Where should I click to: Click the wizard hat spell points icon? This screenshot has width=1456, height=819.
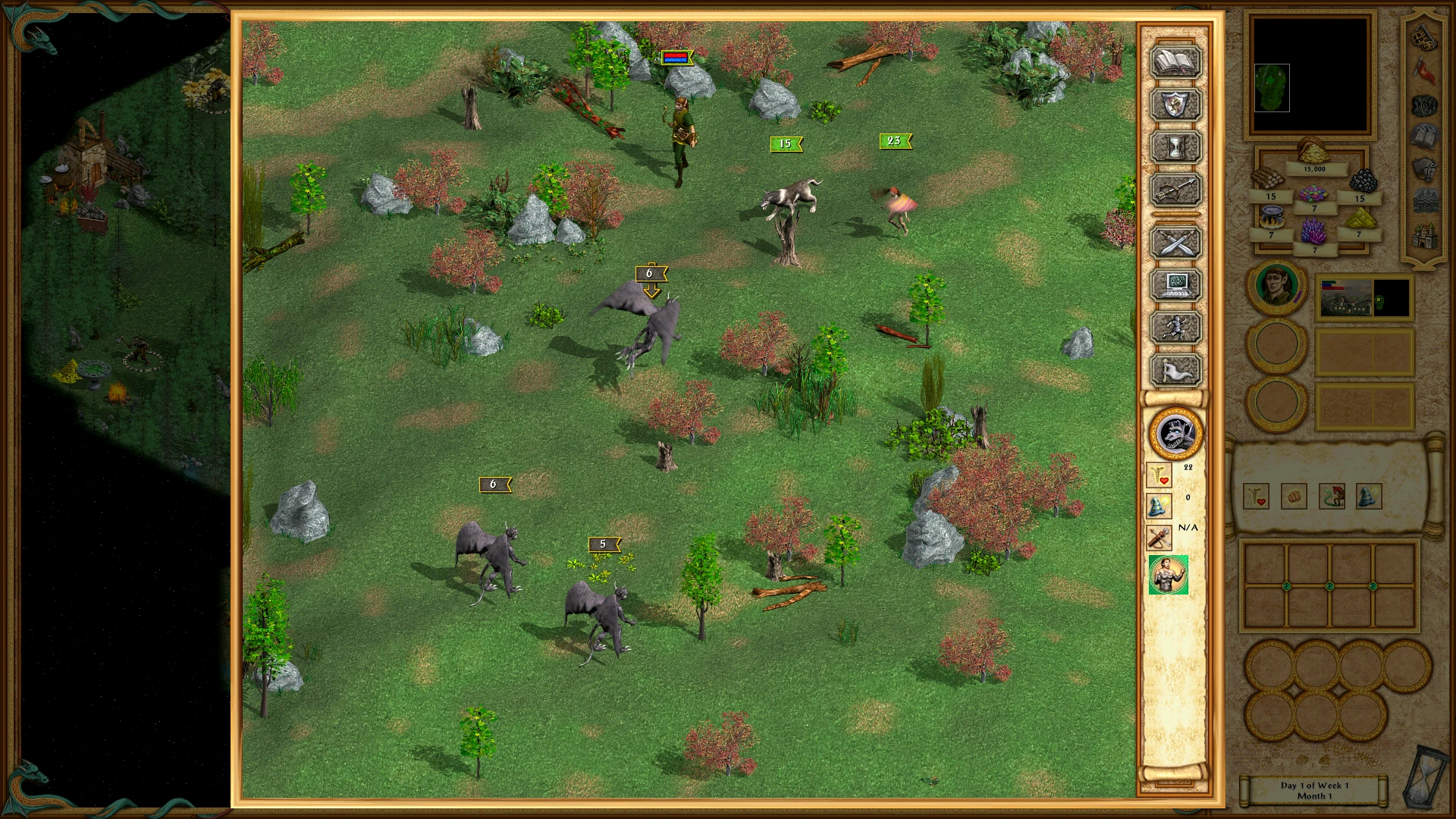pos(1158,507)
